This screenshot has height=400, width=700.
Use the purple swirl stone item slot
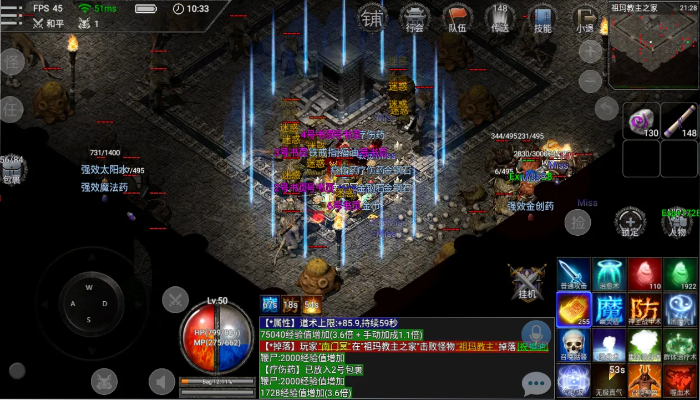[643, 121]
